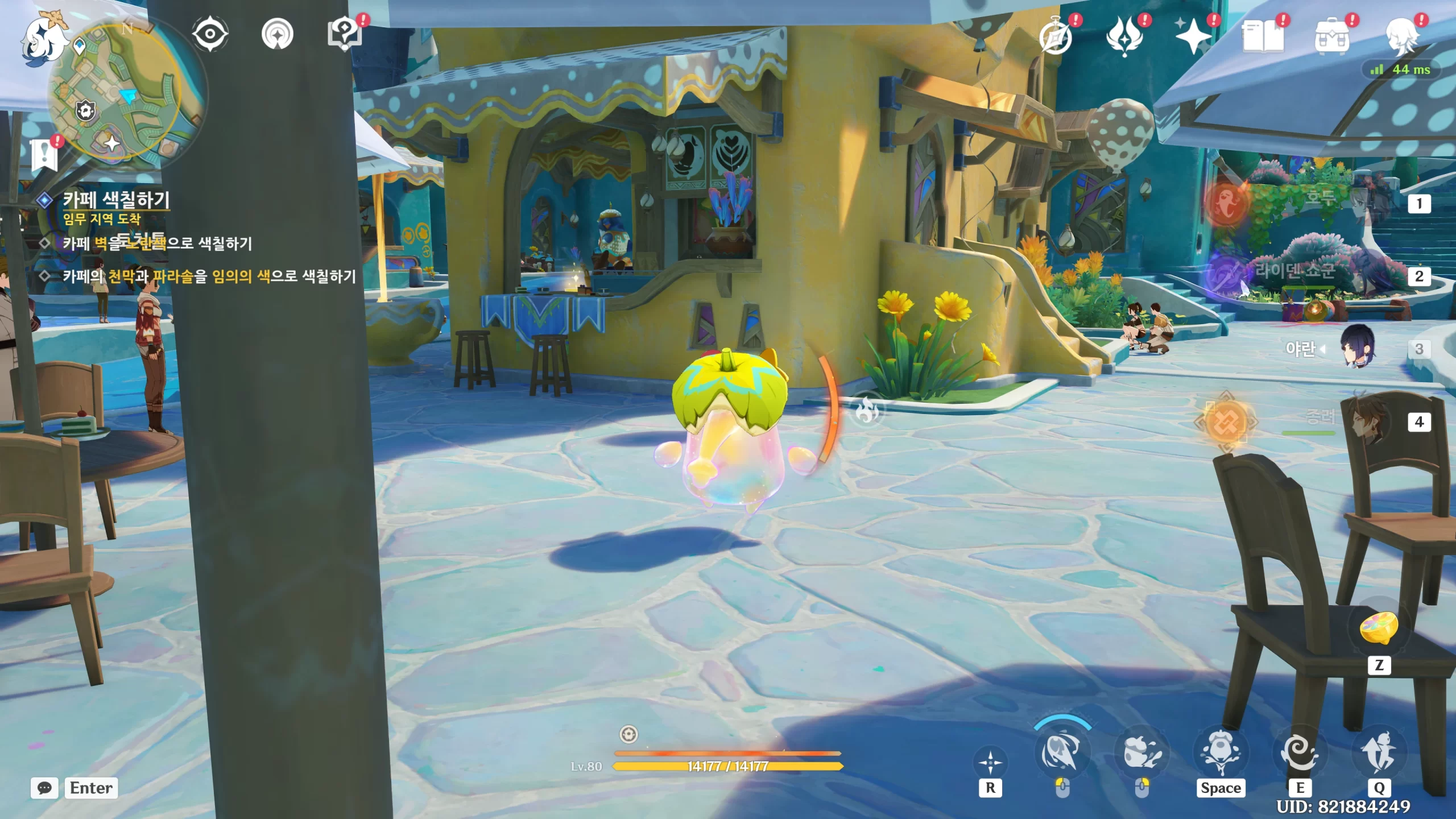
Task: Open the bookmark notice icon below minimap
Action: pyautogui.click(x=44, y=154)
